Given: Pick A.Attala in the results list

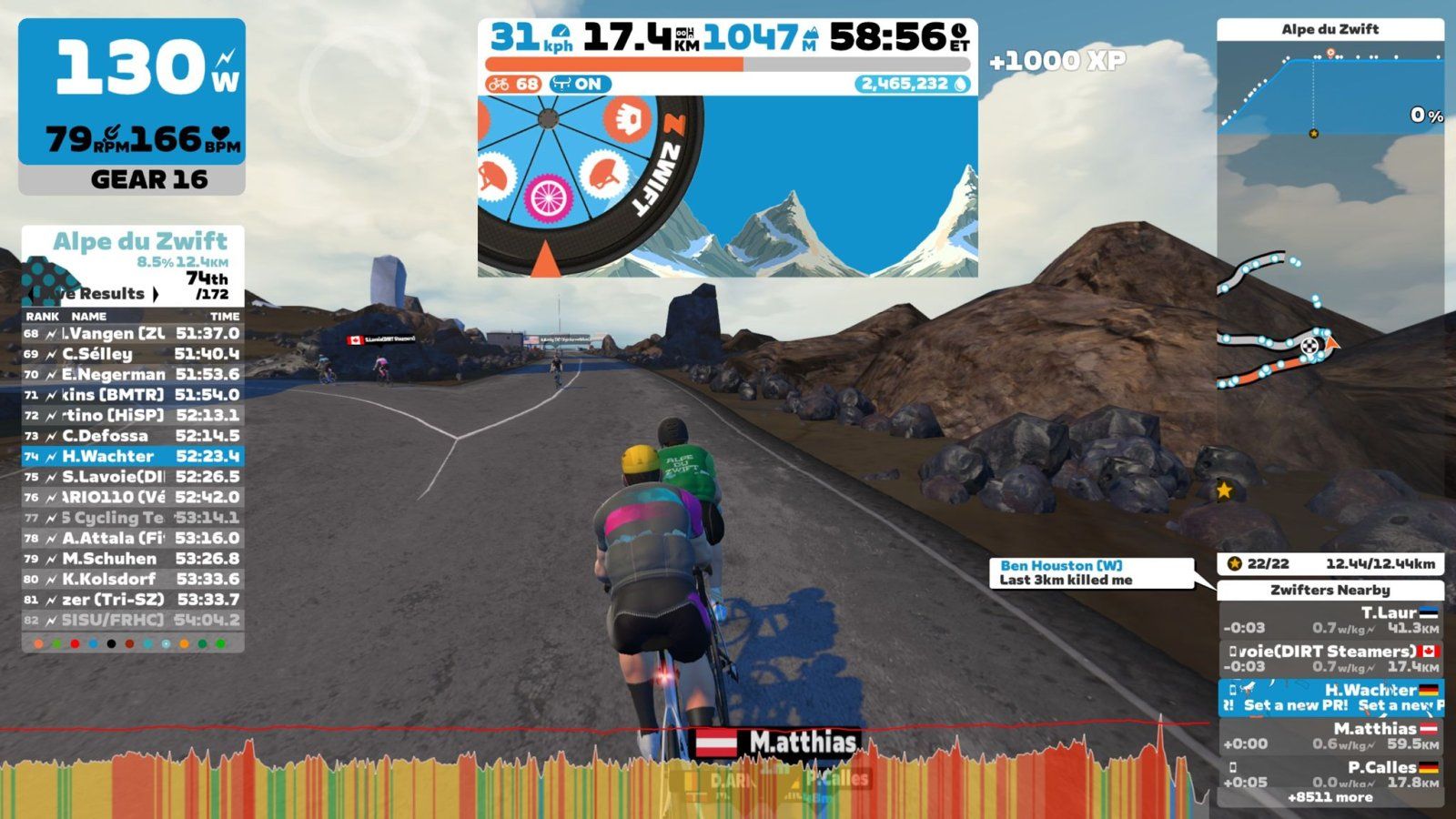Looking at the screenshot, I should (133, 538).
